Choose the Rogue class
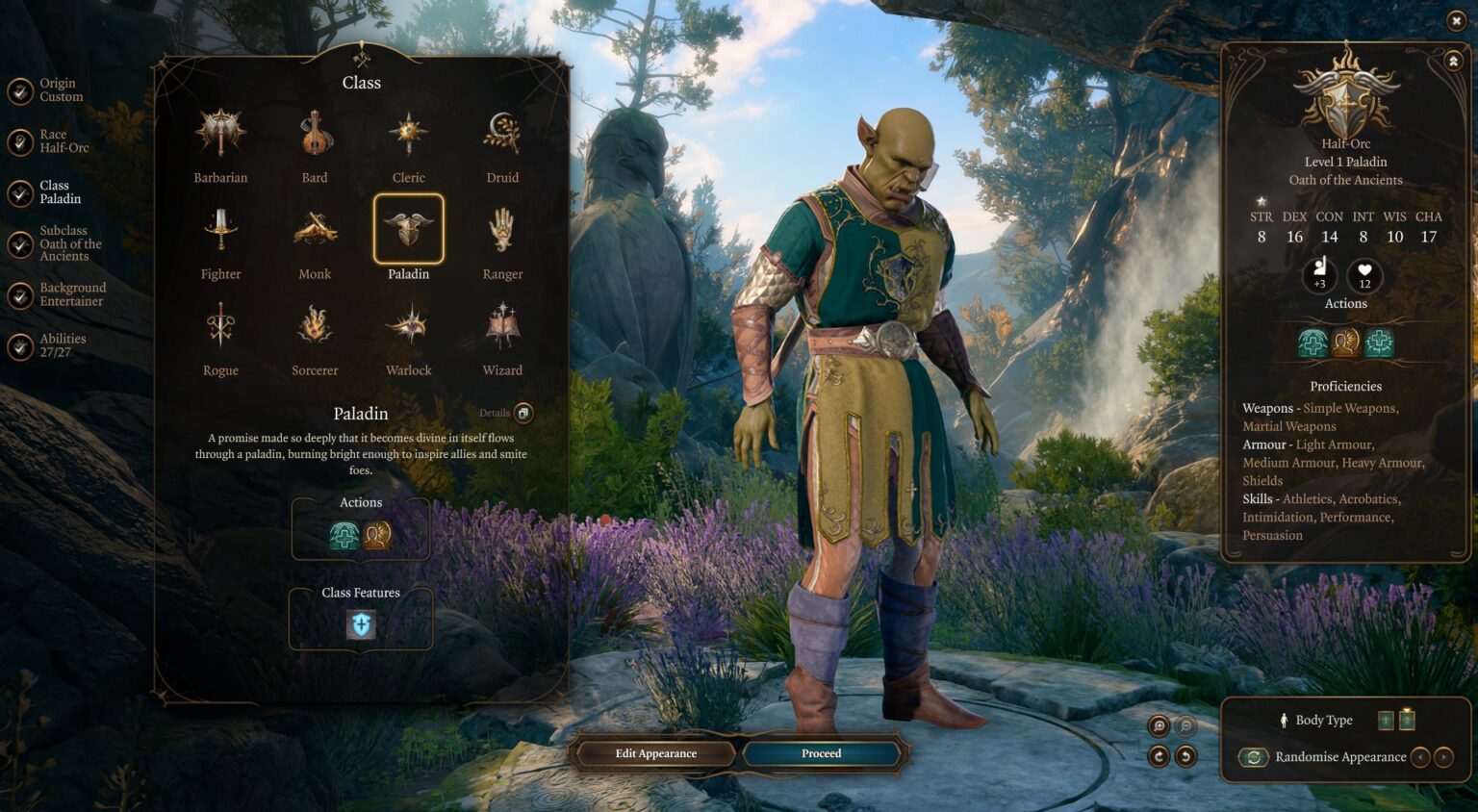Screen dimensions: 1478x812 coord(220,327)
